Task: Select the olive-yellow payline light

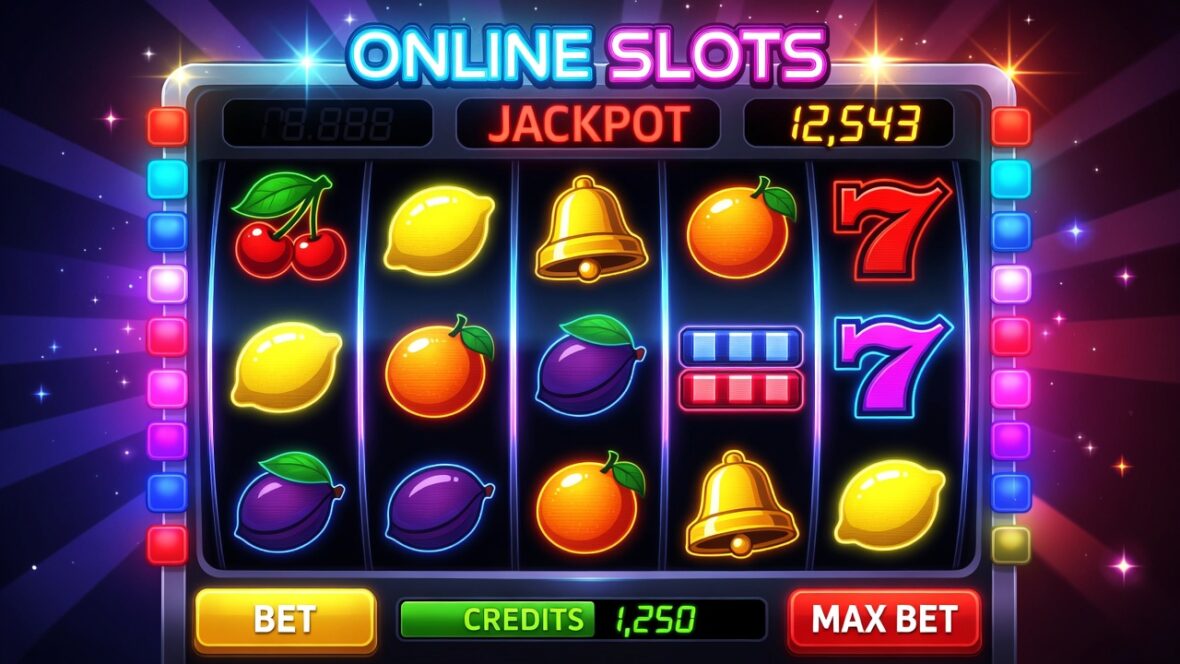Action: 1011,544
